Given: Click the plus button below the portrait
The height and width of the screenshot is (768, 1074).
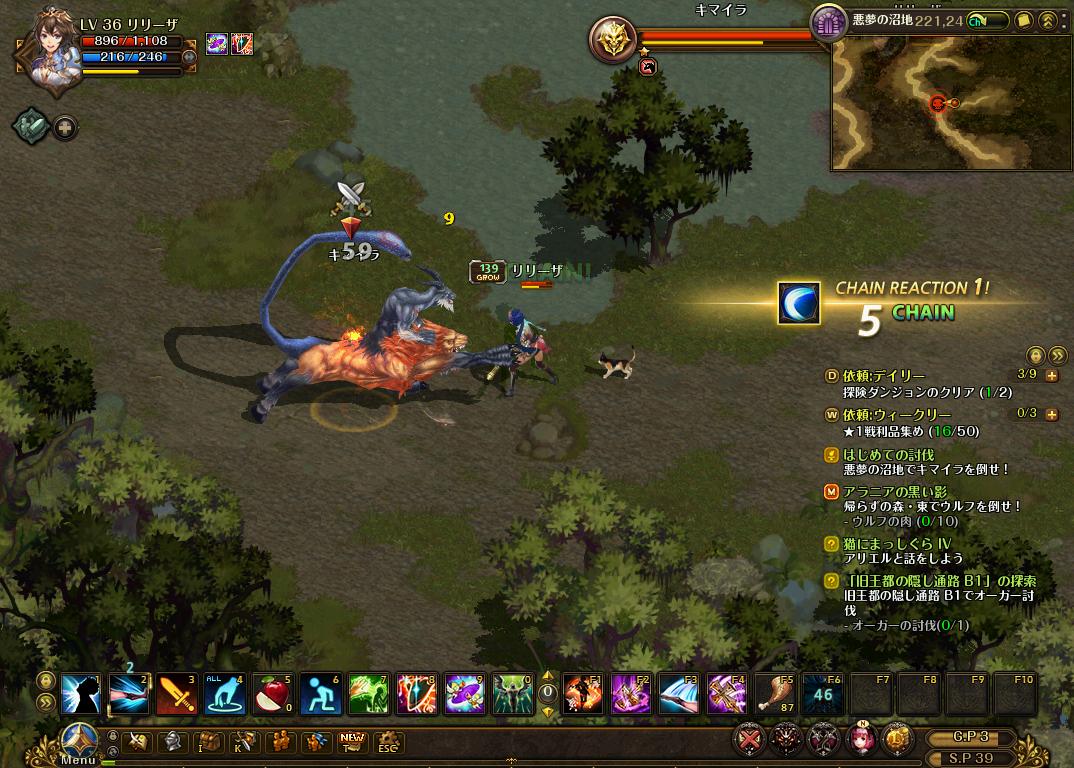Looking at the screenshot, I should (x=65, y=128).
